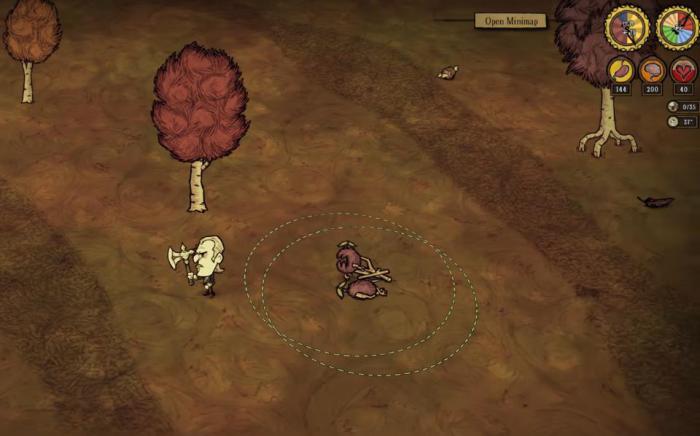The height and width of the screenshot is (436, 700).
Task: Select the stomach hunger badge
Action: pyautogui.click(x=620, y=70)
